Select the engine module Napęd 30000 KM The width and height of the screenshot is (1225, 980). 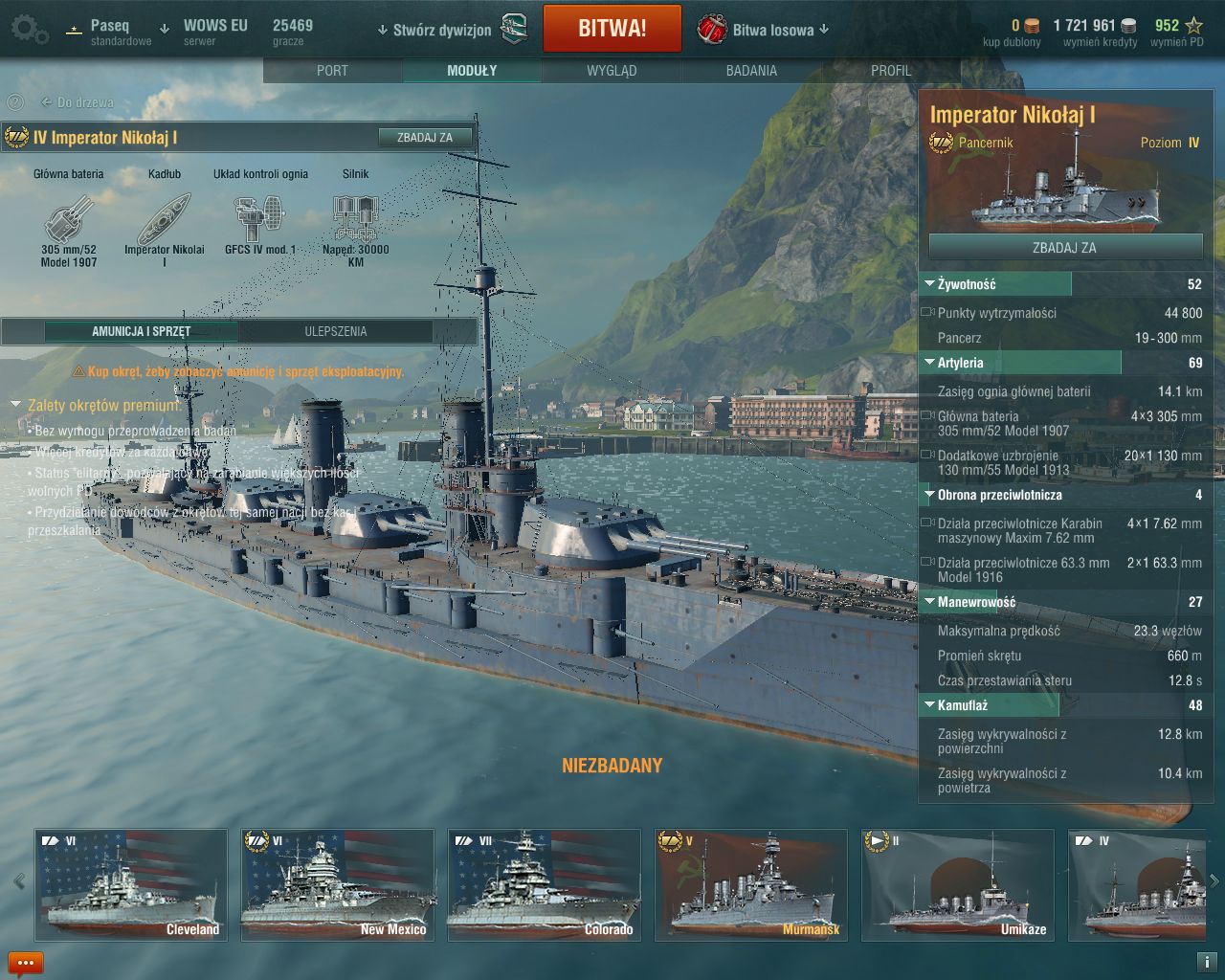pyautogui.click(x=355, y=222)
